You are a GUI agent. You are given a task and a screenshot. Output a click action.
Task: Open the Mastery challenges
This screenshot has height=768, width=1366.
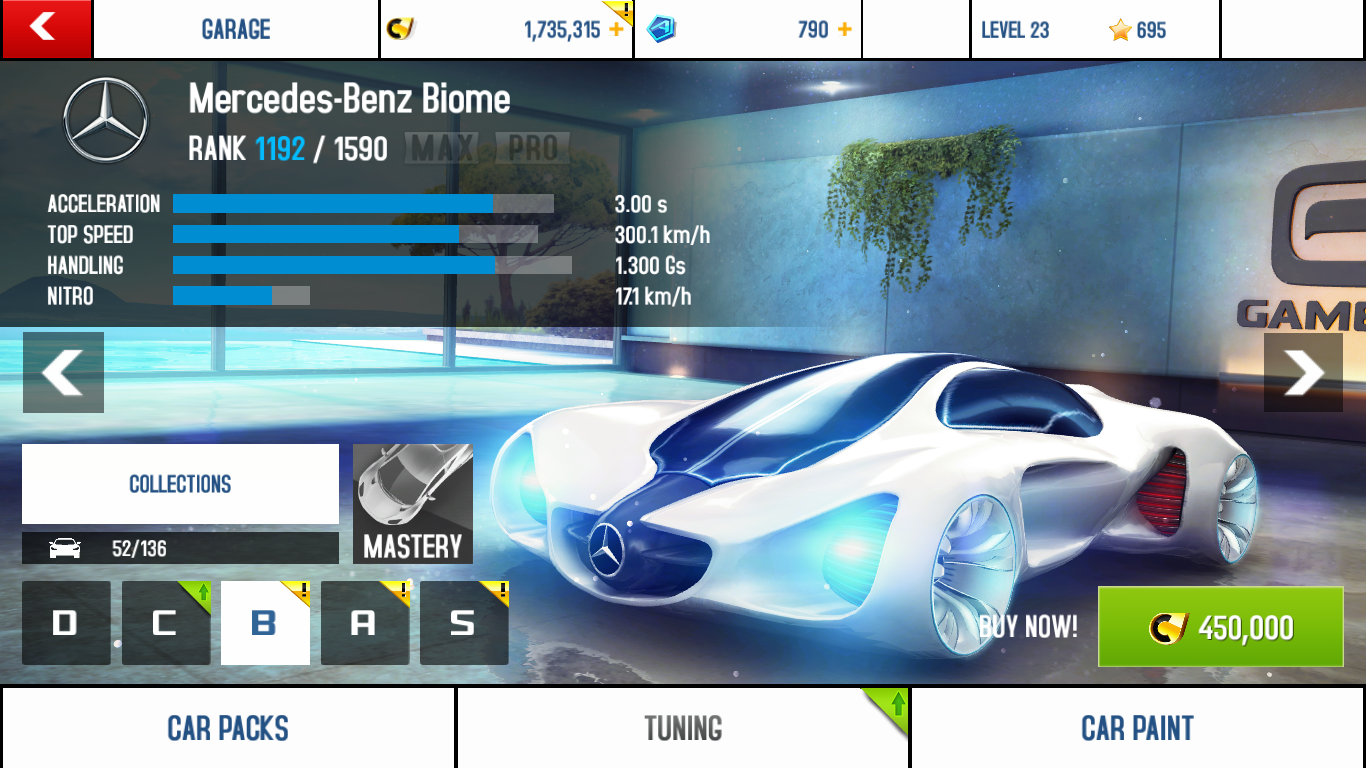point(413,504)
